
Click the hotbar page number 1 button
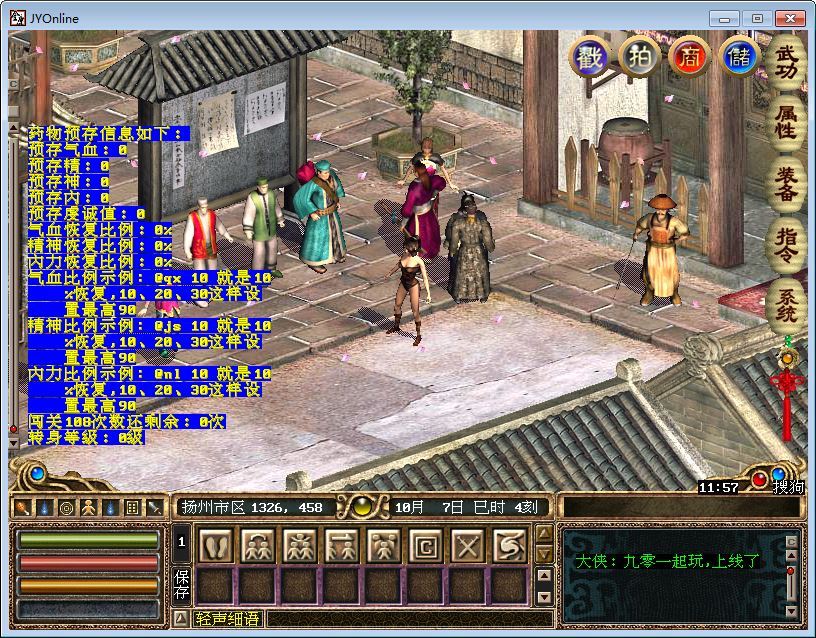(182, 543)
